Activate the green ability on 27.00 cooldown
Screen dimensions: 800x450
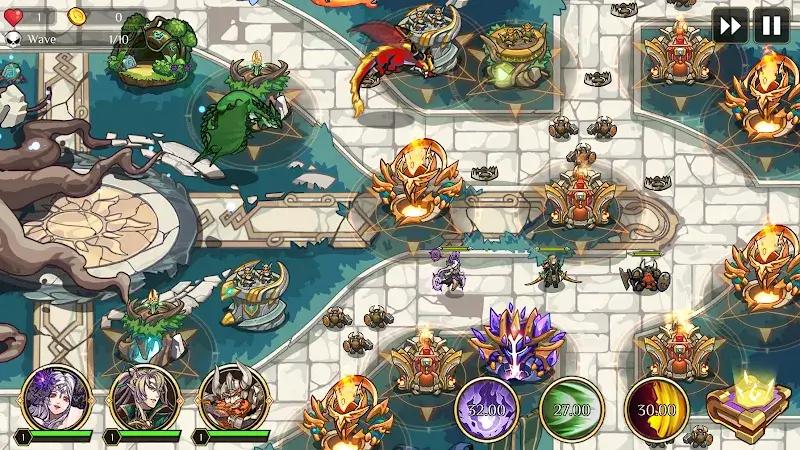tap(571, 408)
